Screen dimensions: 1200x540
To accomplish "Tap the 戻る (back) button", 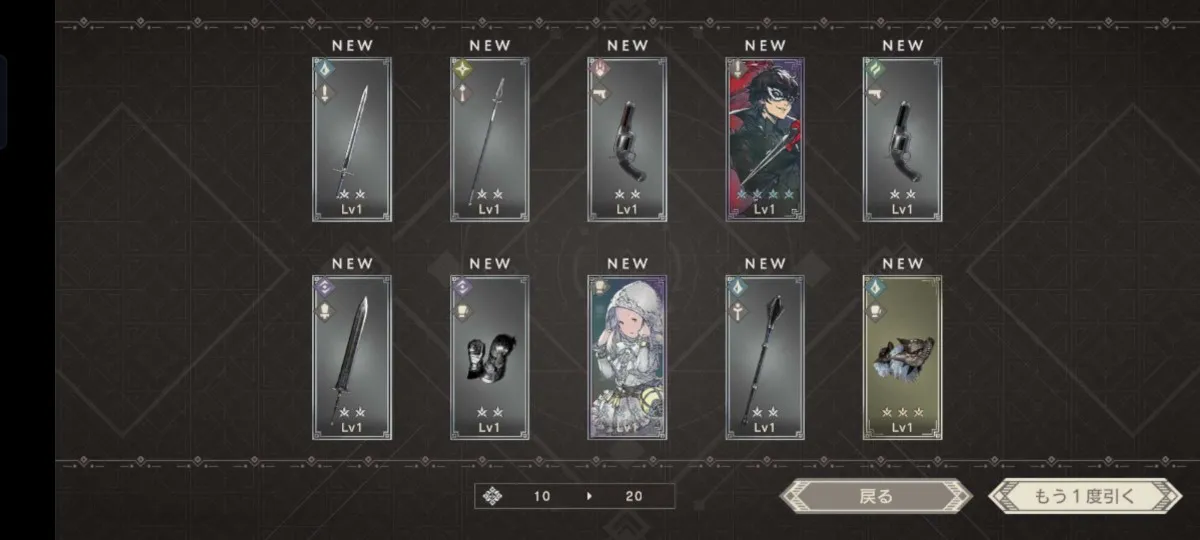I will (x=875, y=496).
